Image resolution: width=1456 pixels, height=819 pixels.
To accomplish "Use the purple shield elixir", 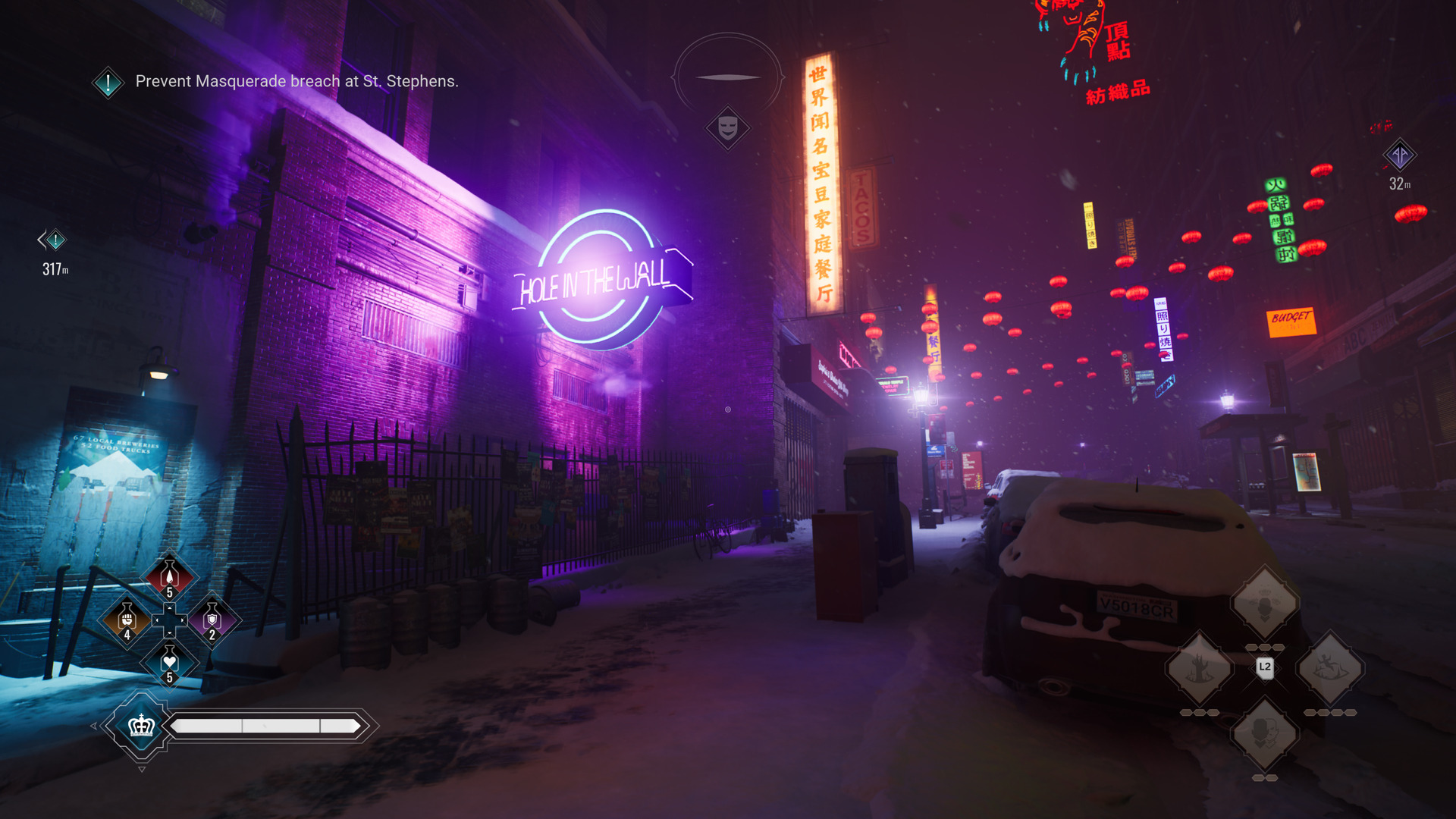I will coord(212,620).
